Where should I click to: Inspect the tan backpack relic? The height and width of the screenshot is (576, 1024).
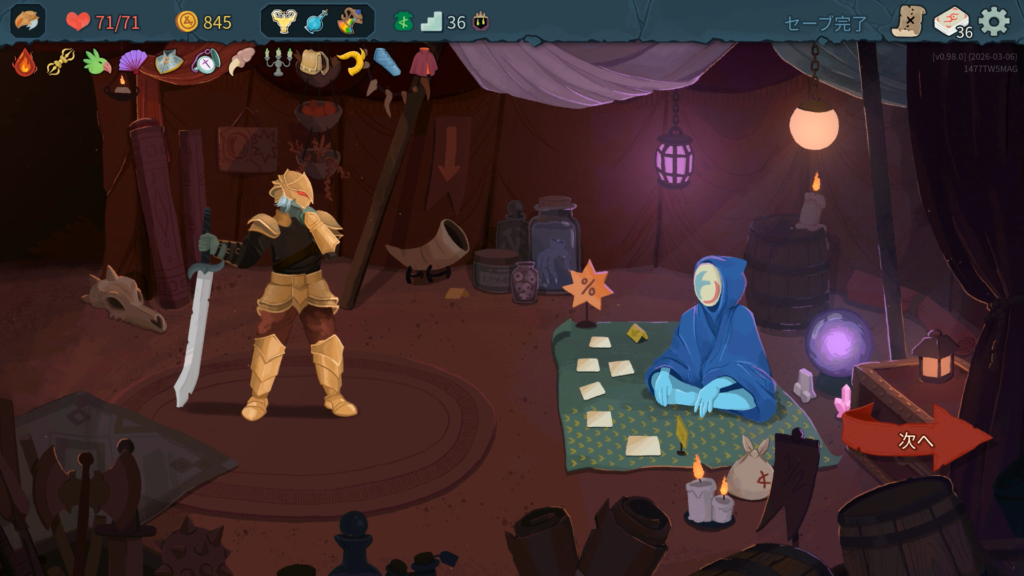314,62
